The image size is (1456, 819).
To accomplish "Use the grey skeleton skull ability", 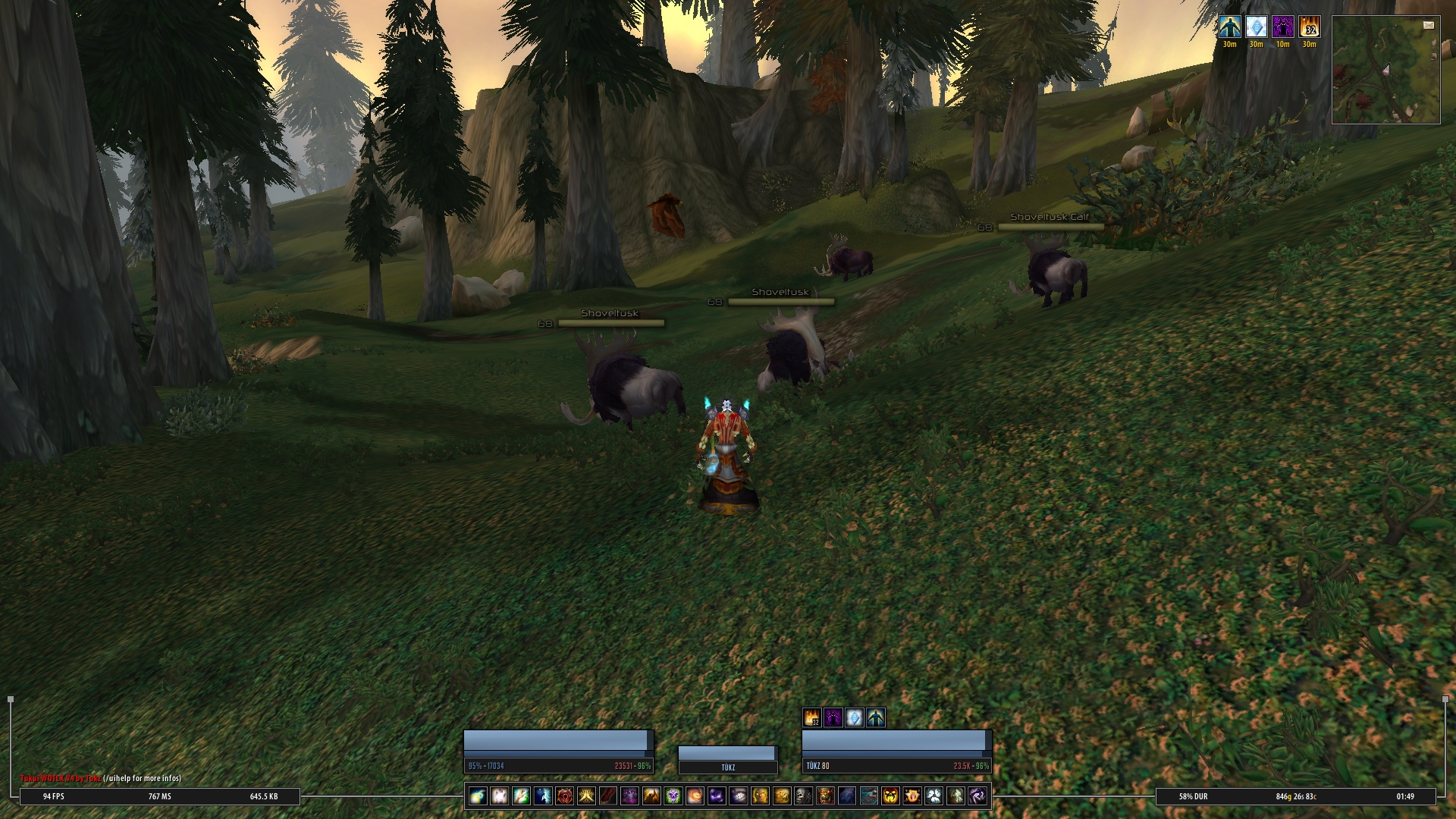I will coord(803,795).
